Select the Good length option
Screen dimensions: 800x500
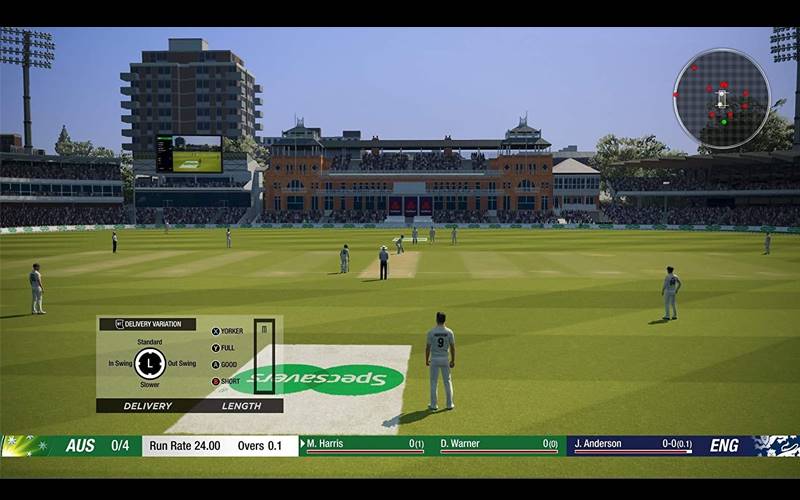click(224, 364)
